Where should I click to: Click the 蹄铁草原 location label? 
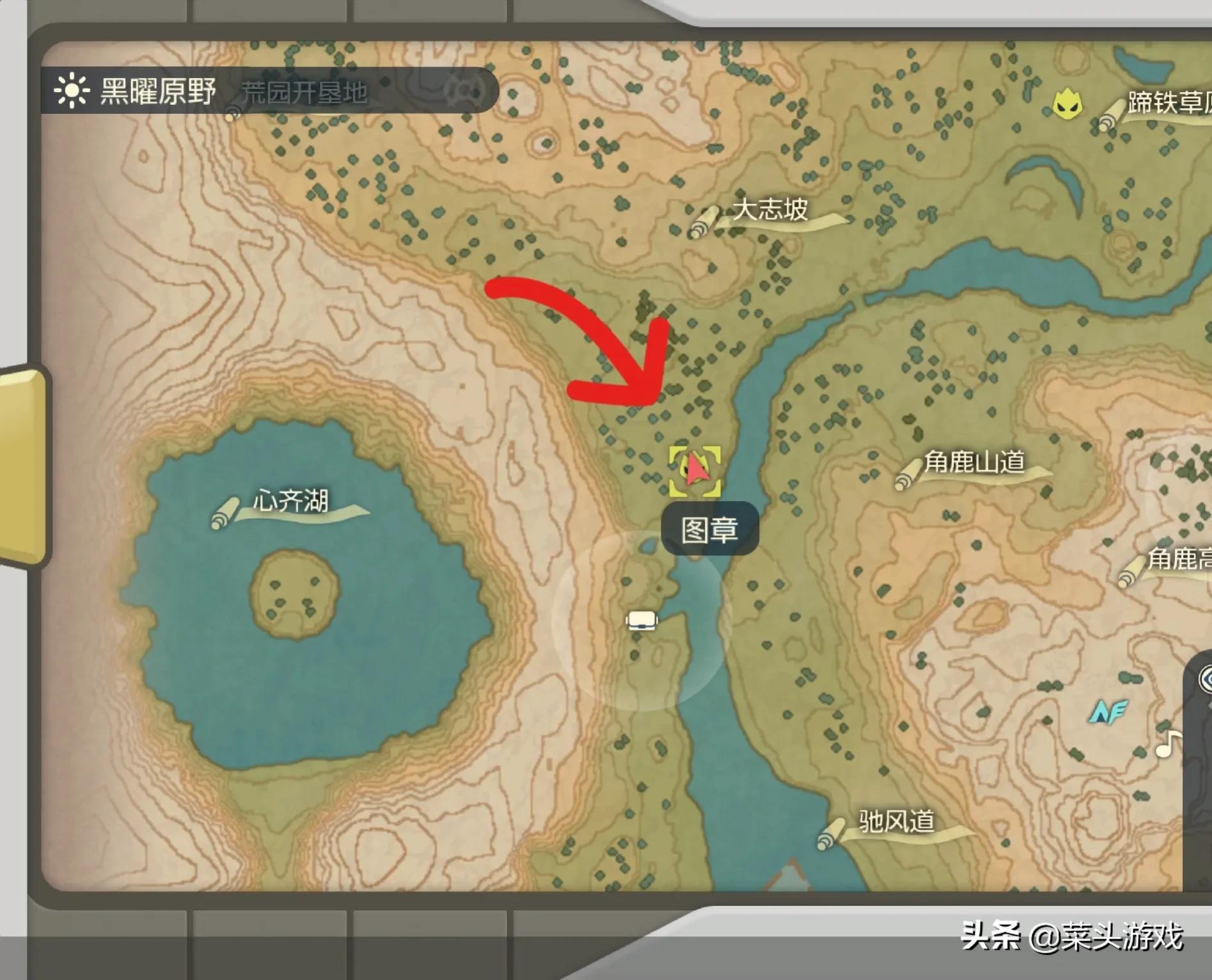pyautogui.click(x=1168, y=104)
